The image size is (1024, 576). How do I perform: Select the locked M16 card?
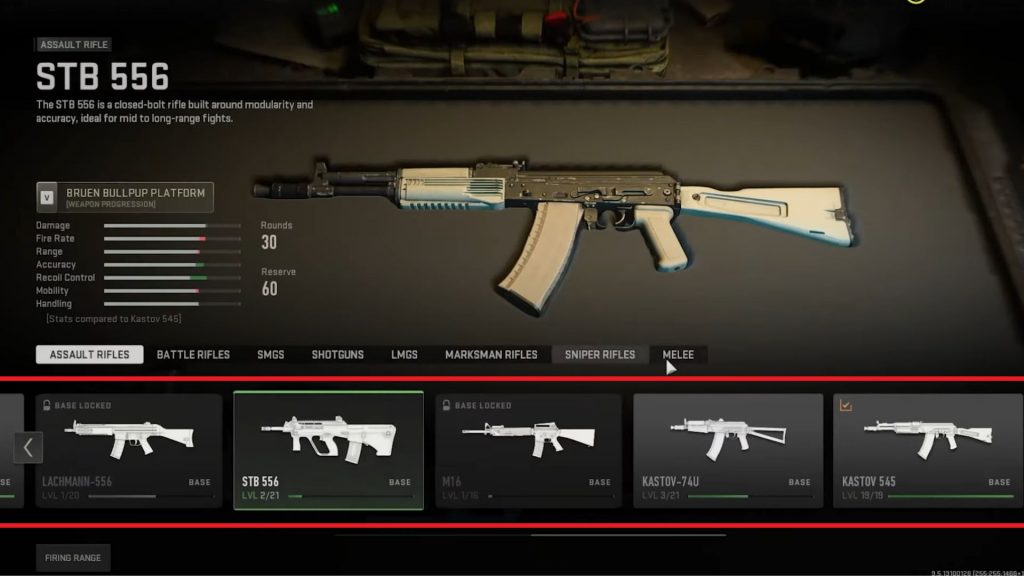tap(528, 450)
